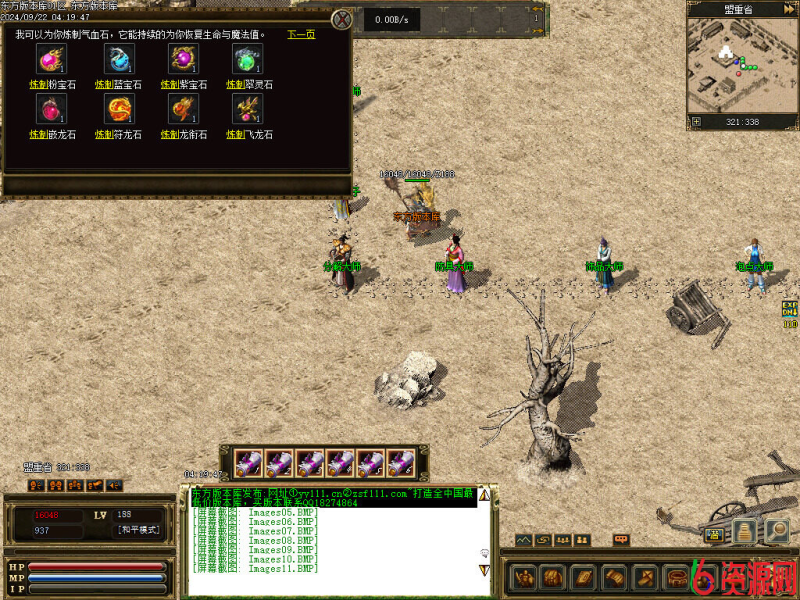Use the first scroll in the quick belt
Viewport: 800px width, 600px height.
click(249, 463)
